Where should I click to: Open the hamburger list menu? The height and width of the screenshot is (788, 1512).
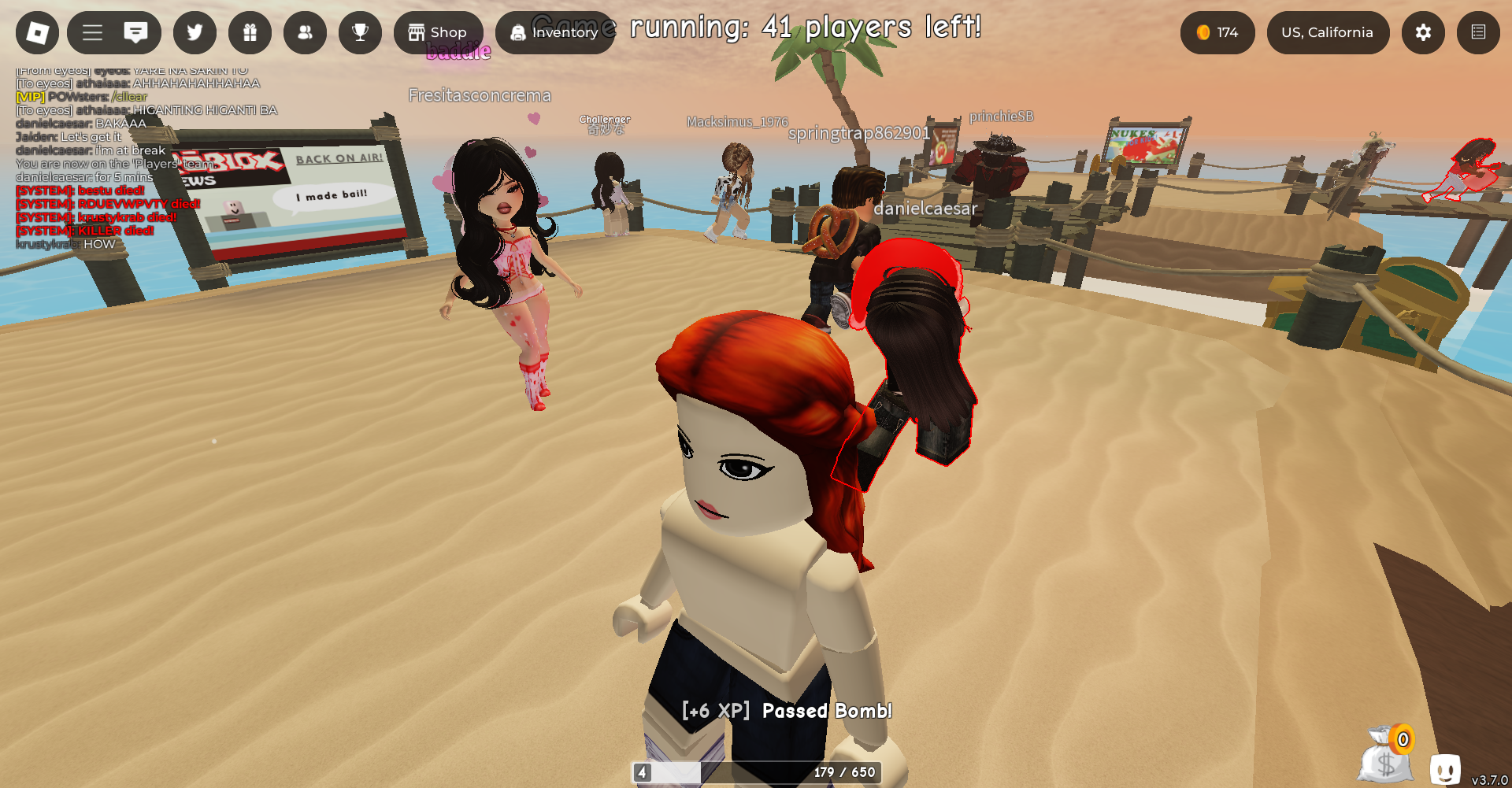tap(93, 32)
